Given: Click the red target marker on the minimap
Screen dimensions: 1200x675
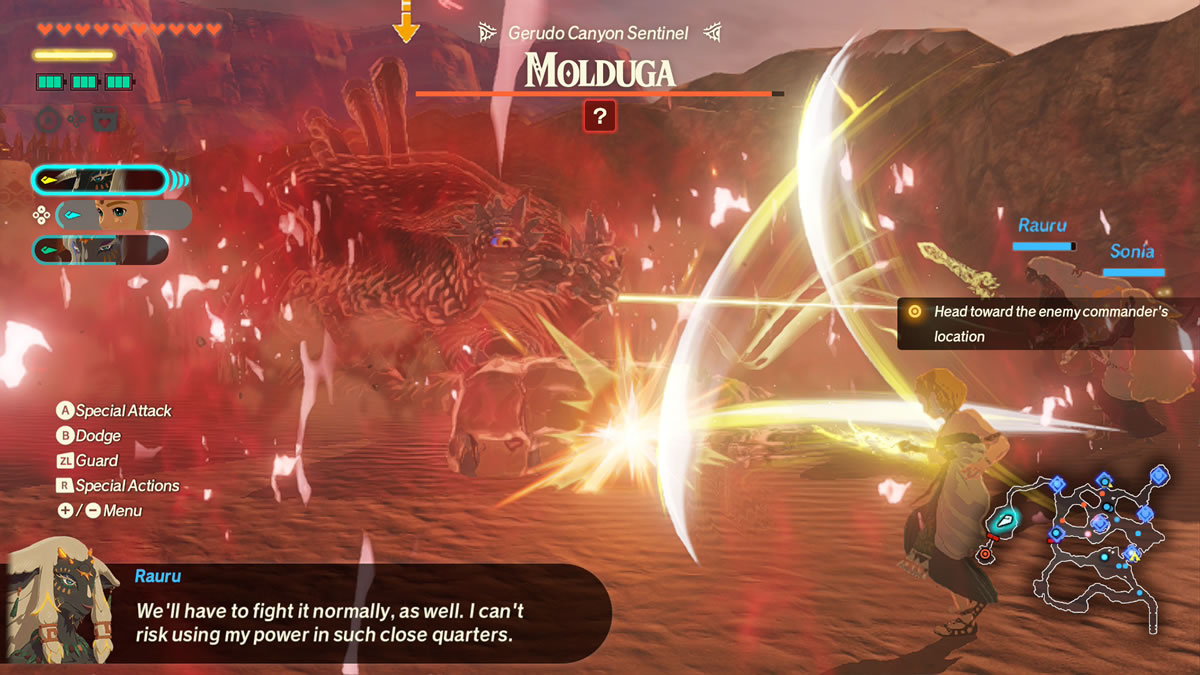Looking at the screenshot, I should click(x=984, y=553).
